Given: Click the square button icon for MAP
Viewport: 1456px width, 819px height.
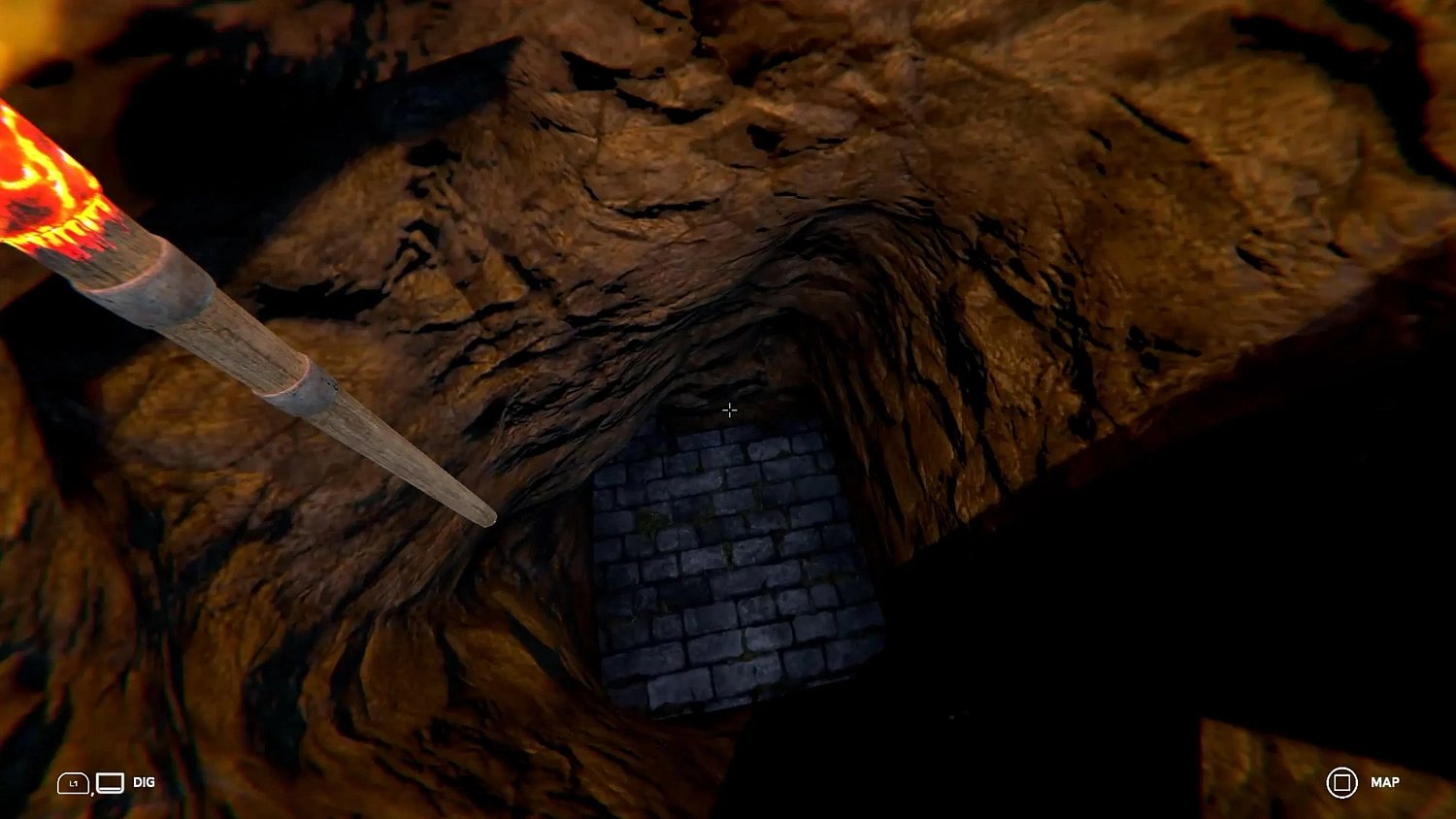Looking at the screenshot, I should coord(1343,782).
